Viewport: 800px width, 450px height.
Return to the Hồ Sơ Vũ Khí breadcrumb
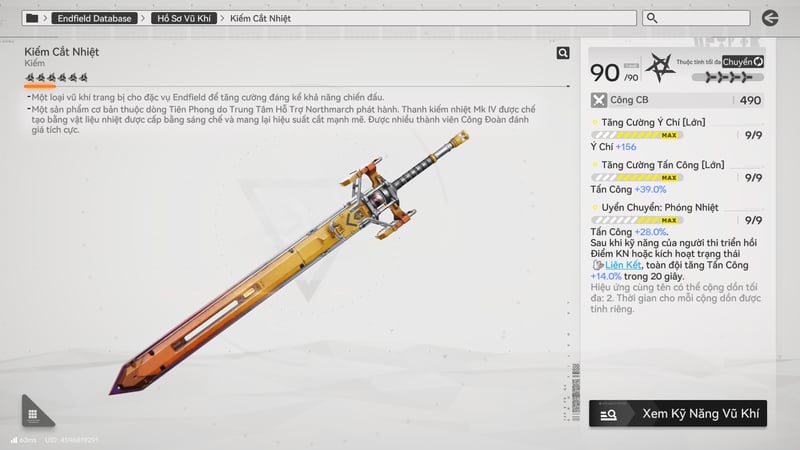(188, 18)
